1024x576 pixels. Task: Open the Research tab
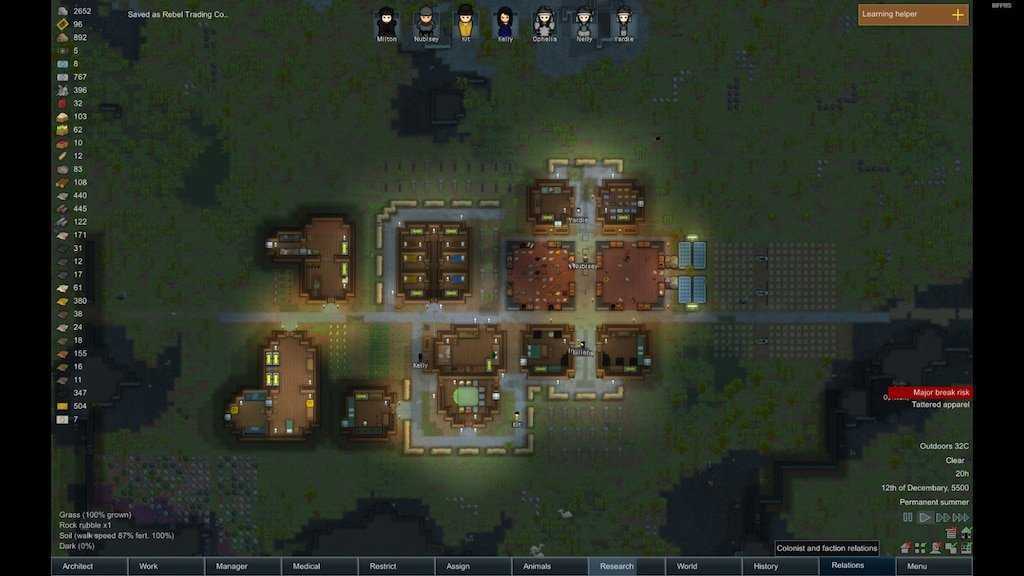click(x=625, y=566)
